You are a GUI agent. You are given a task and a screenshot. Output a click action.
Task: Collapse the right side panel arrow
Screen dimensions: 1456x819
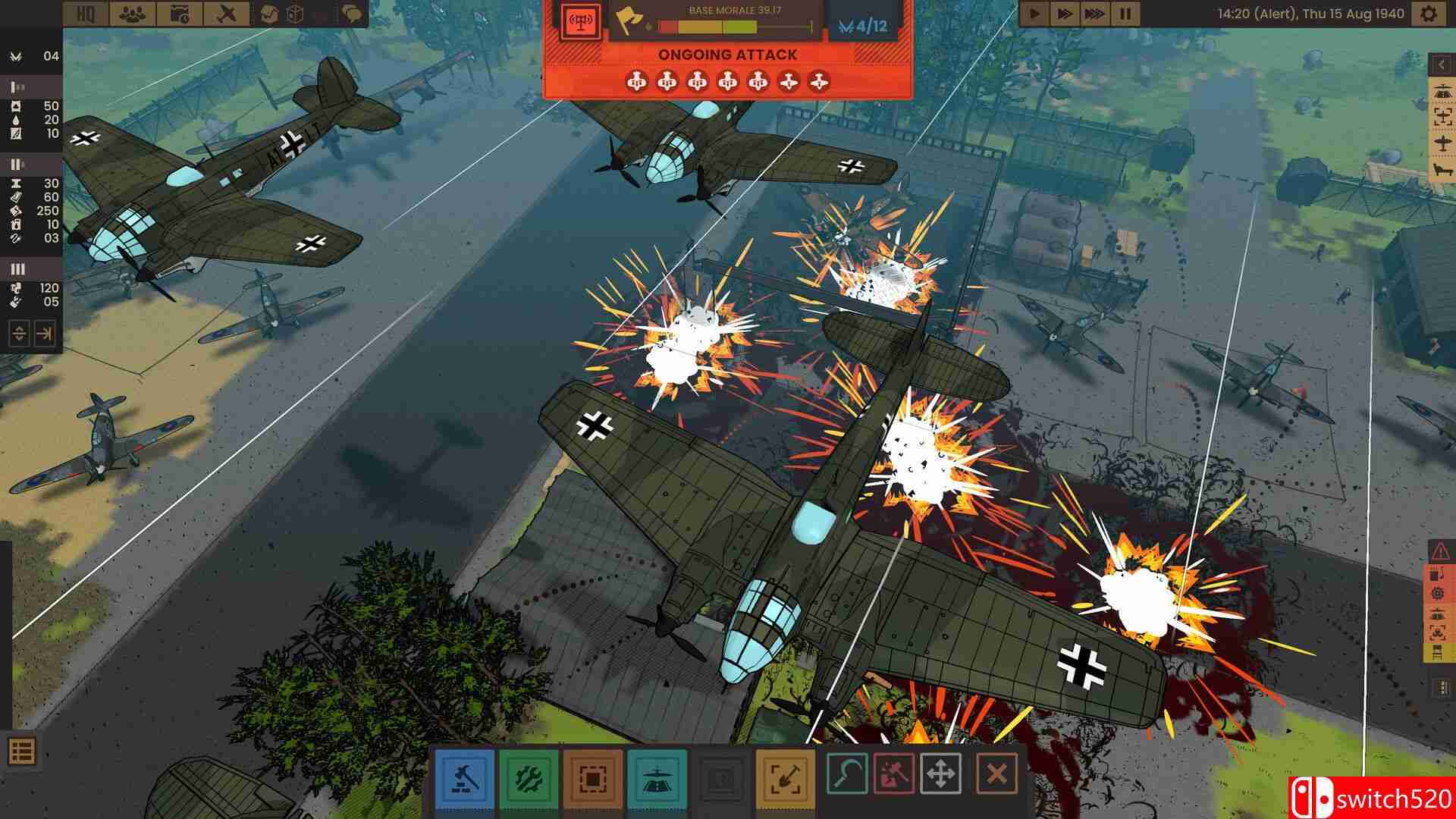click(1441, 65)
